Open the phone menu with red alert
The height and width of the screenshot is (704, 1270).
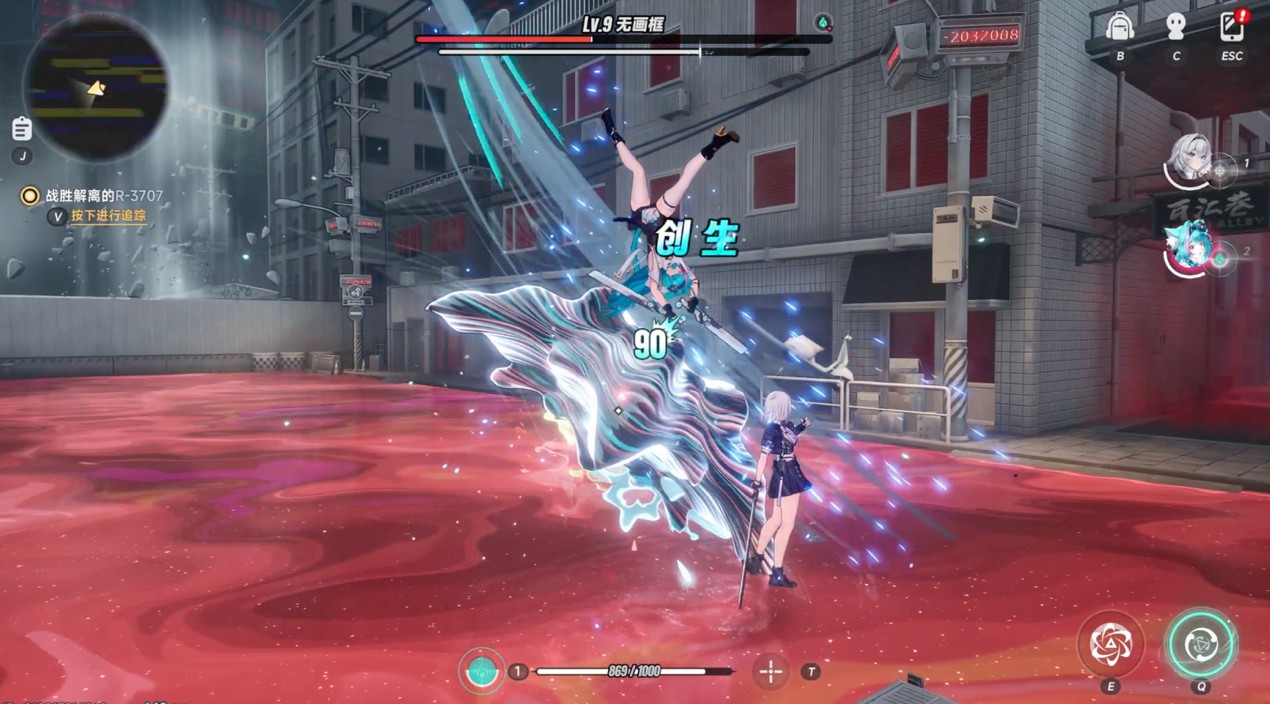(1232, 27)
